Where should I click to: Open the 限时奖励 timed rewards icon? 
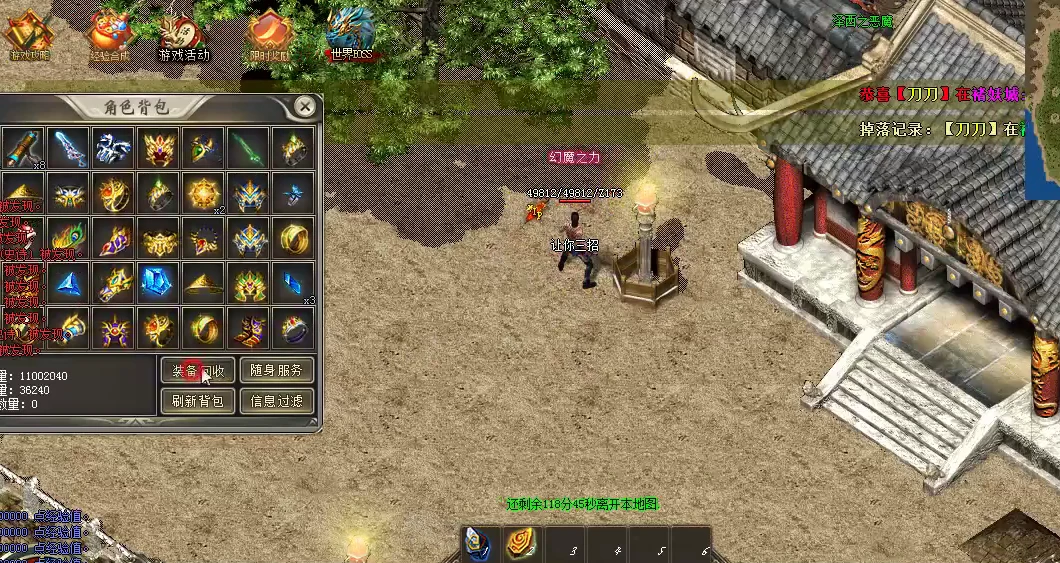[x=267, y=35]
